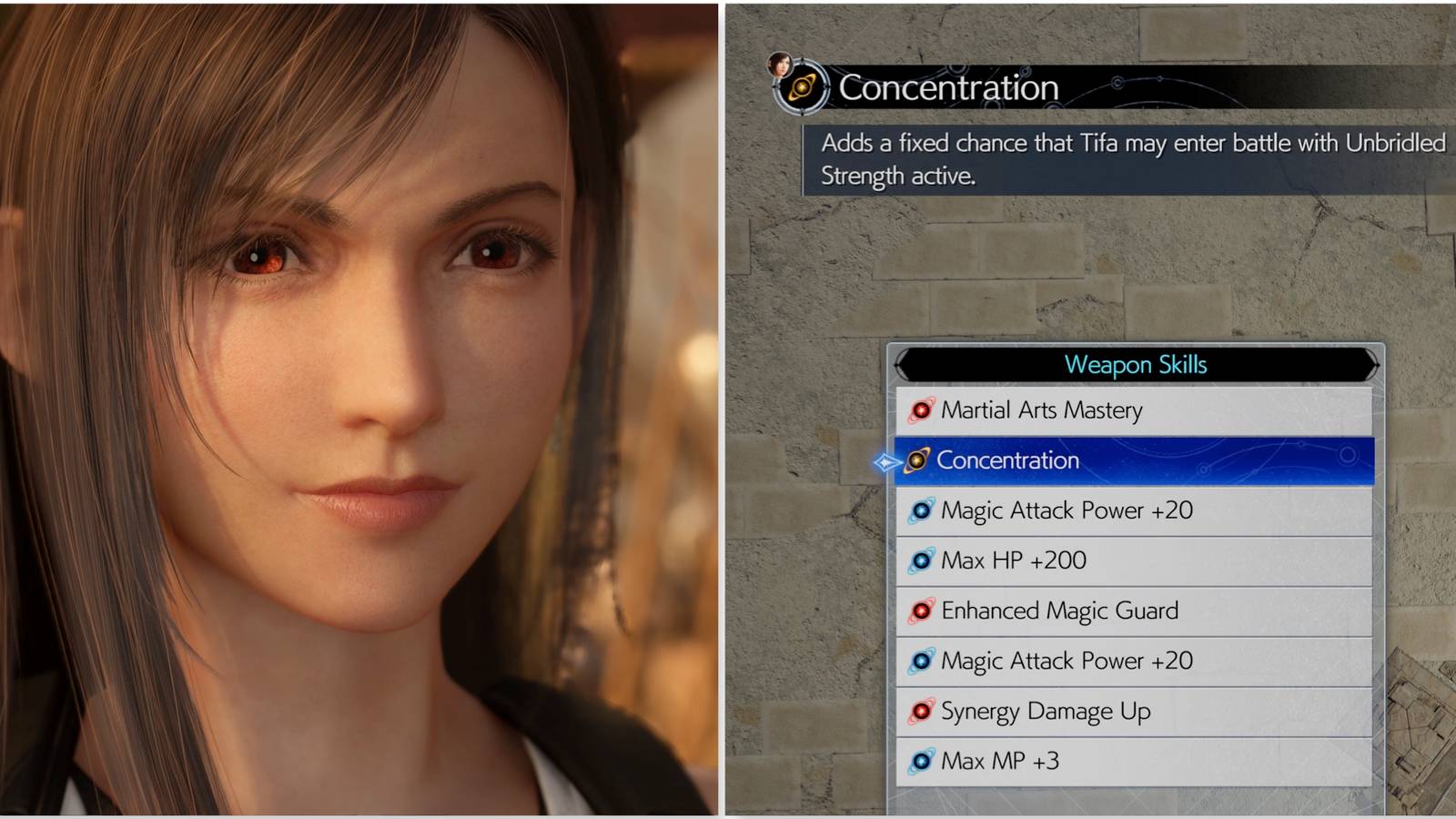The width and height of the screenshot is (1456, 819).
Task: Click the red orb beside Enhanced Magic Guard
Action: [x=922, y=611]
